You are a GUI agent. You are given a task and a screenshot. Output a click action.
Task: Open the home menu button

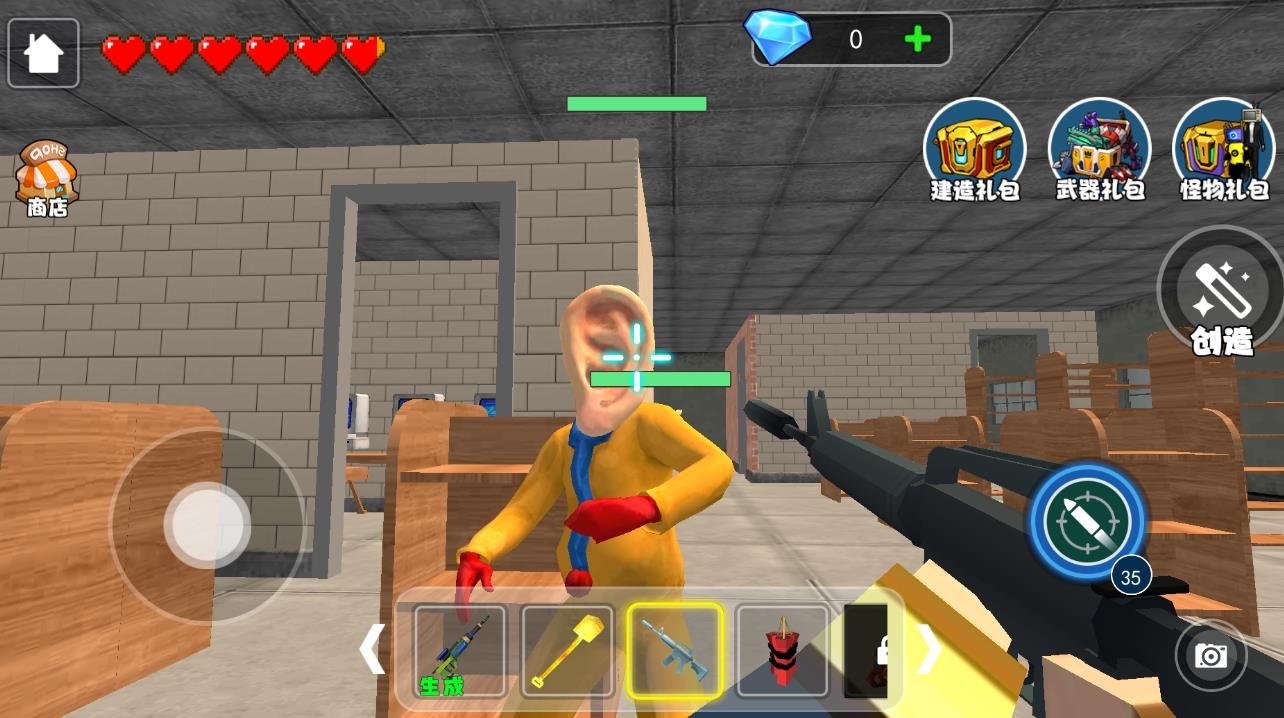43,53
